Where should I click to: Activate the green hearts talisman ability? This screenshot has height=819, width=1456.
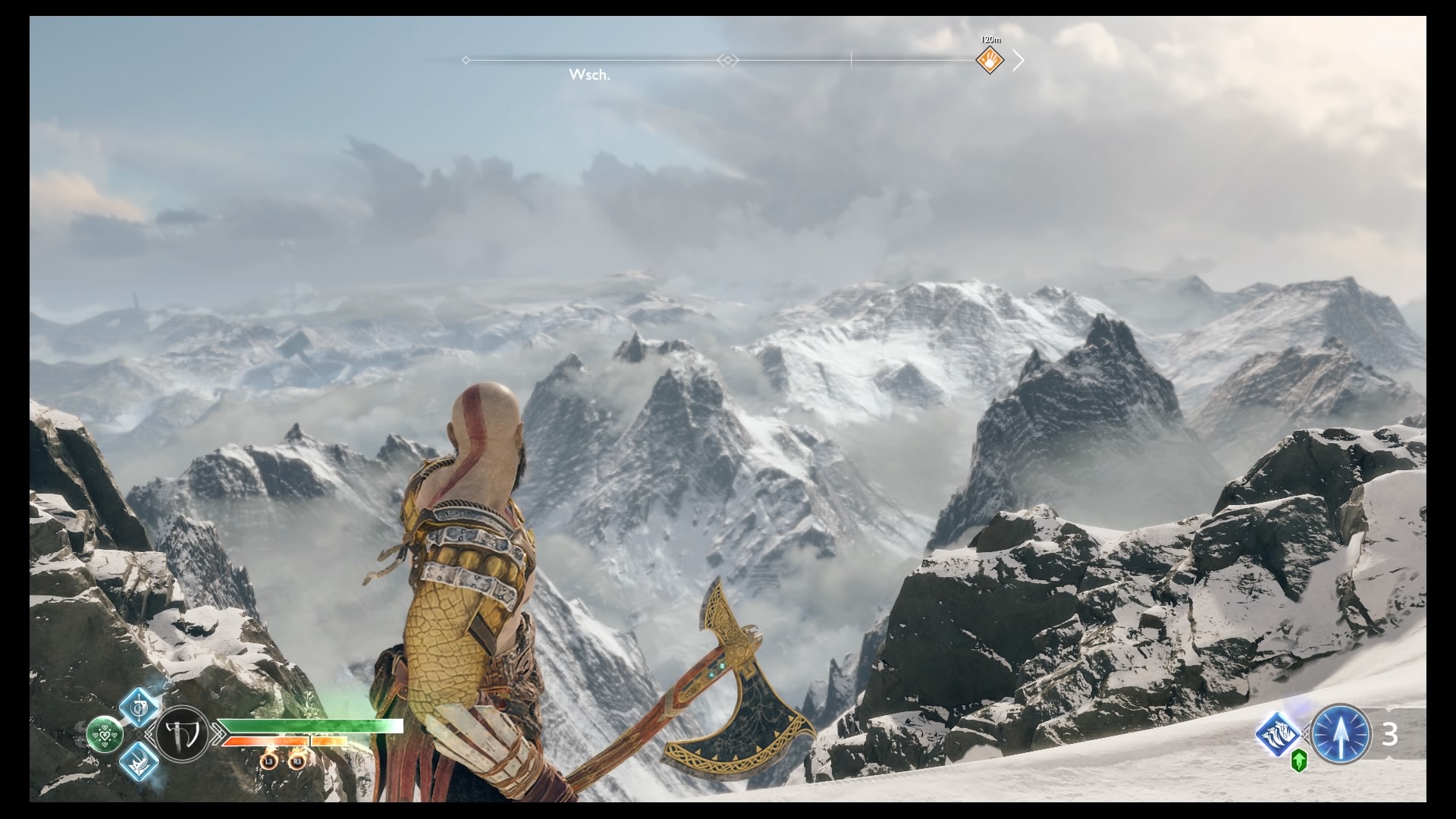tap(105, 734)
